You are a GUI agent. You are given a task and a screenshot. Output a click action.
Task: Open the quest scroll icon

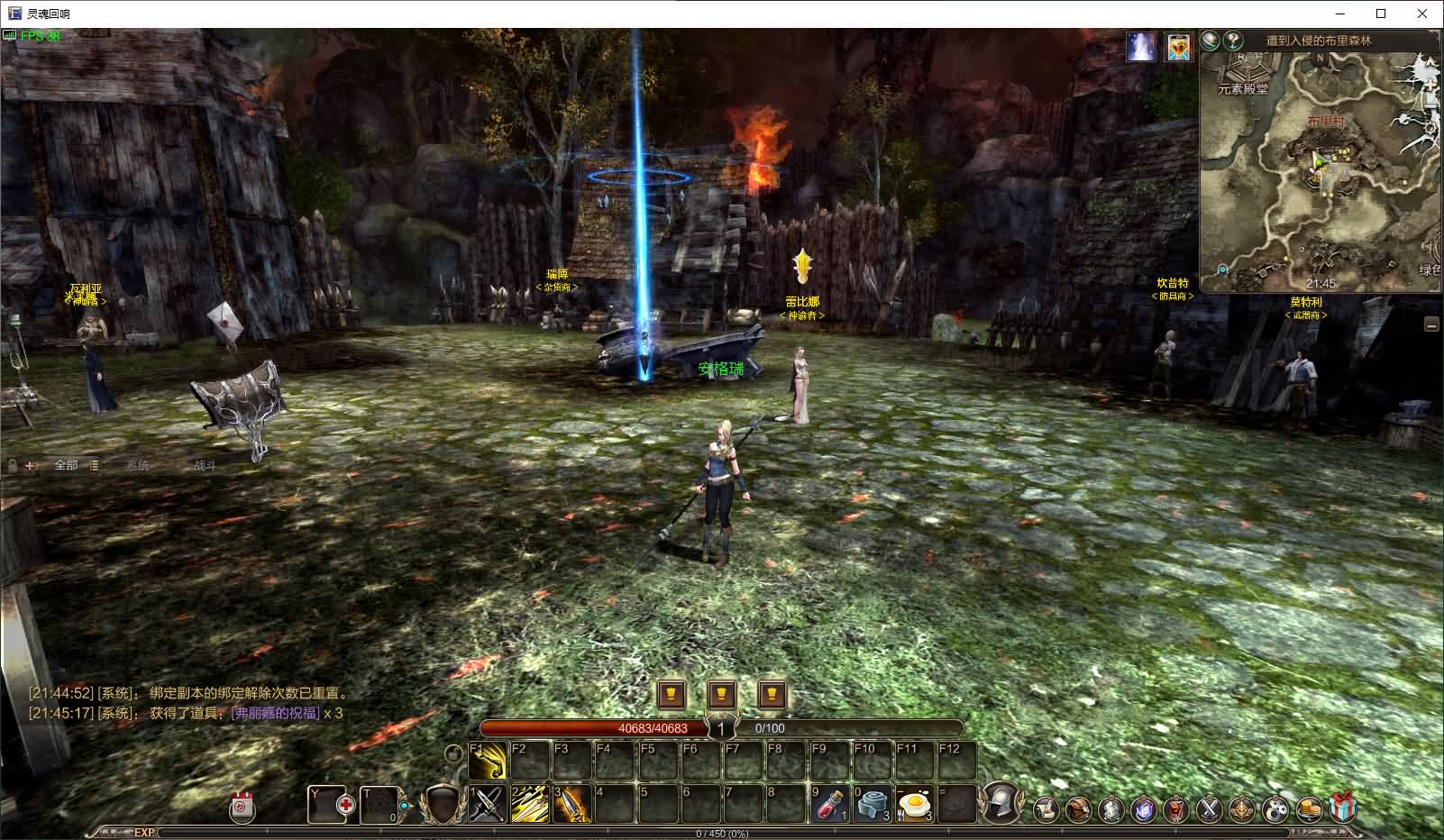click(x=1046, y=809)
